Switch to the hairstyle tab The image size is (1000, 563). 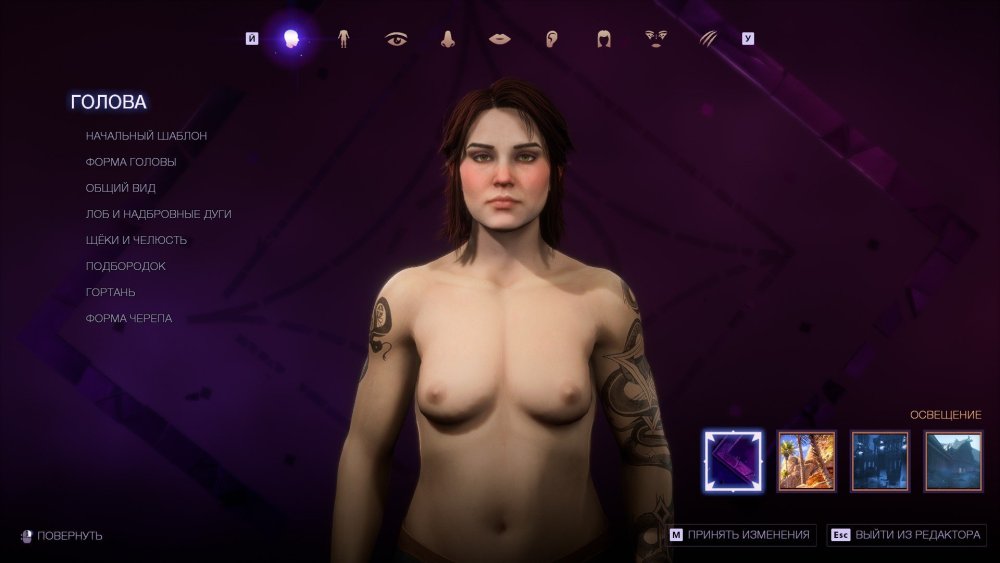point(604,39)
